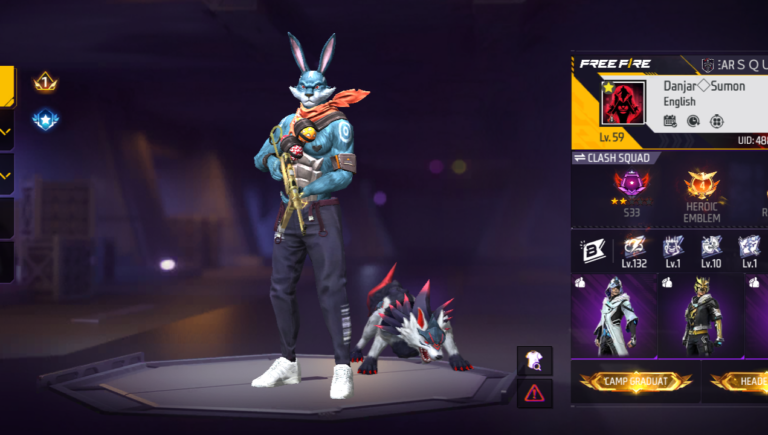Select the yellow highlighted side tab
The height and width of the screenshot is (435, 768).
click(6, 86)
